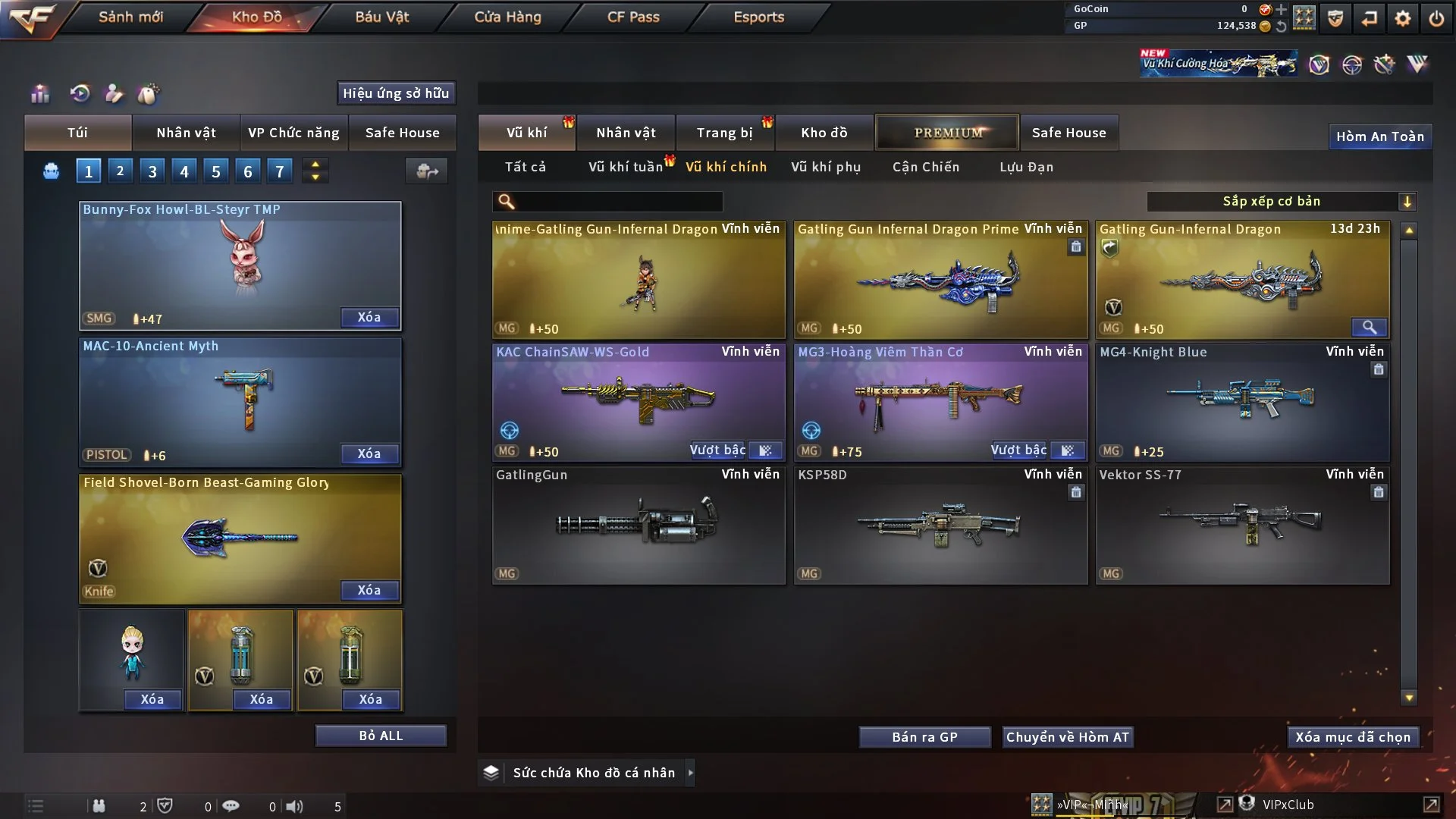Delete selection with Xóa mục đã chọn

(x=1353, y=737)
